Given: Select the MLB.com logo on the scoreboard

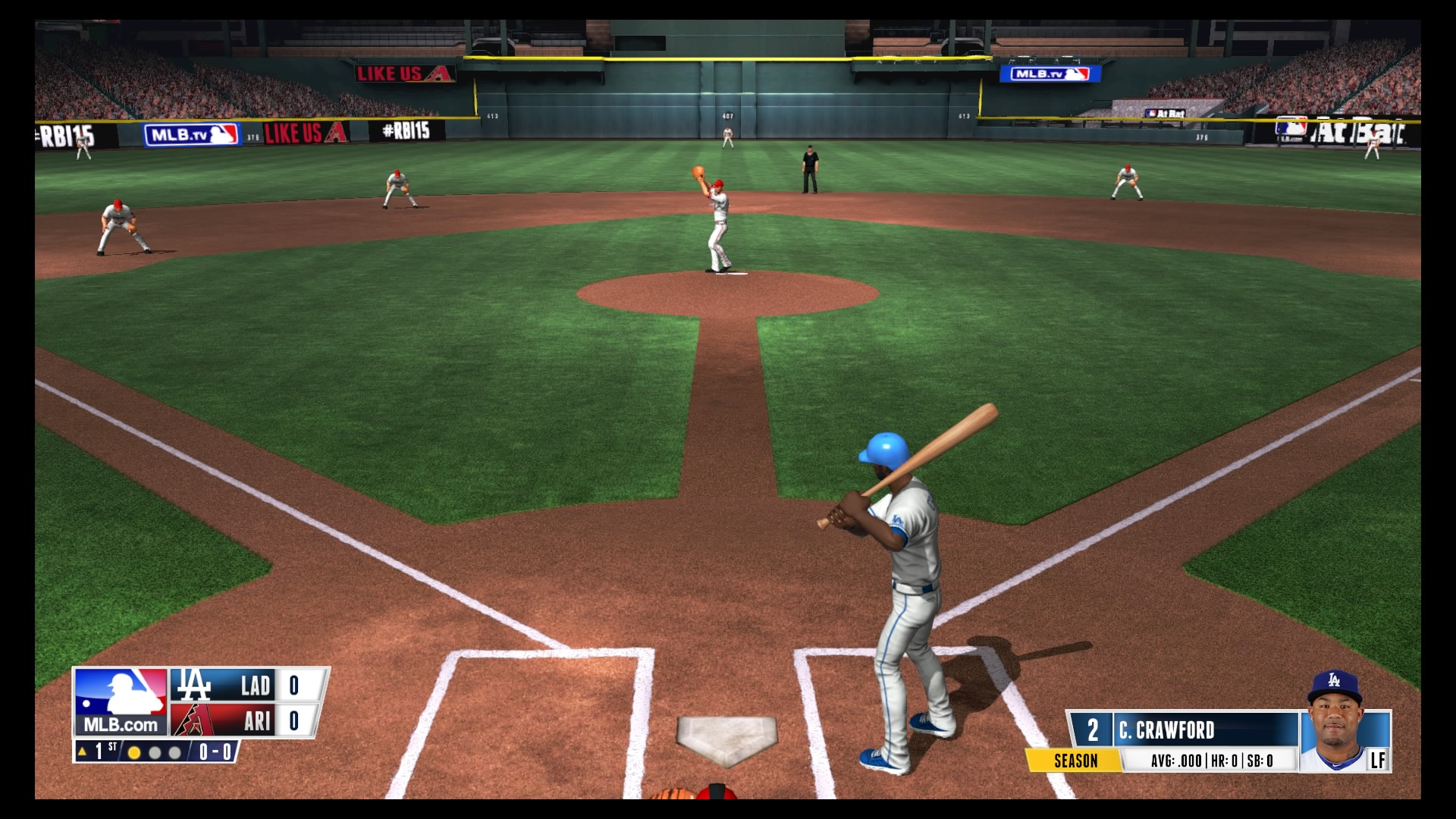Looking at the screenshot, I should (120, 701).
